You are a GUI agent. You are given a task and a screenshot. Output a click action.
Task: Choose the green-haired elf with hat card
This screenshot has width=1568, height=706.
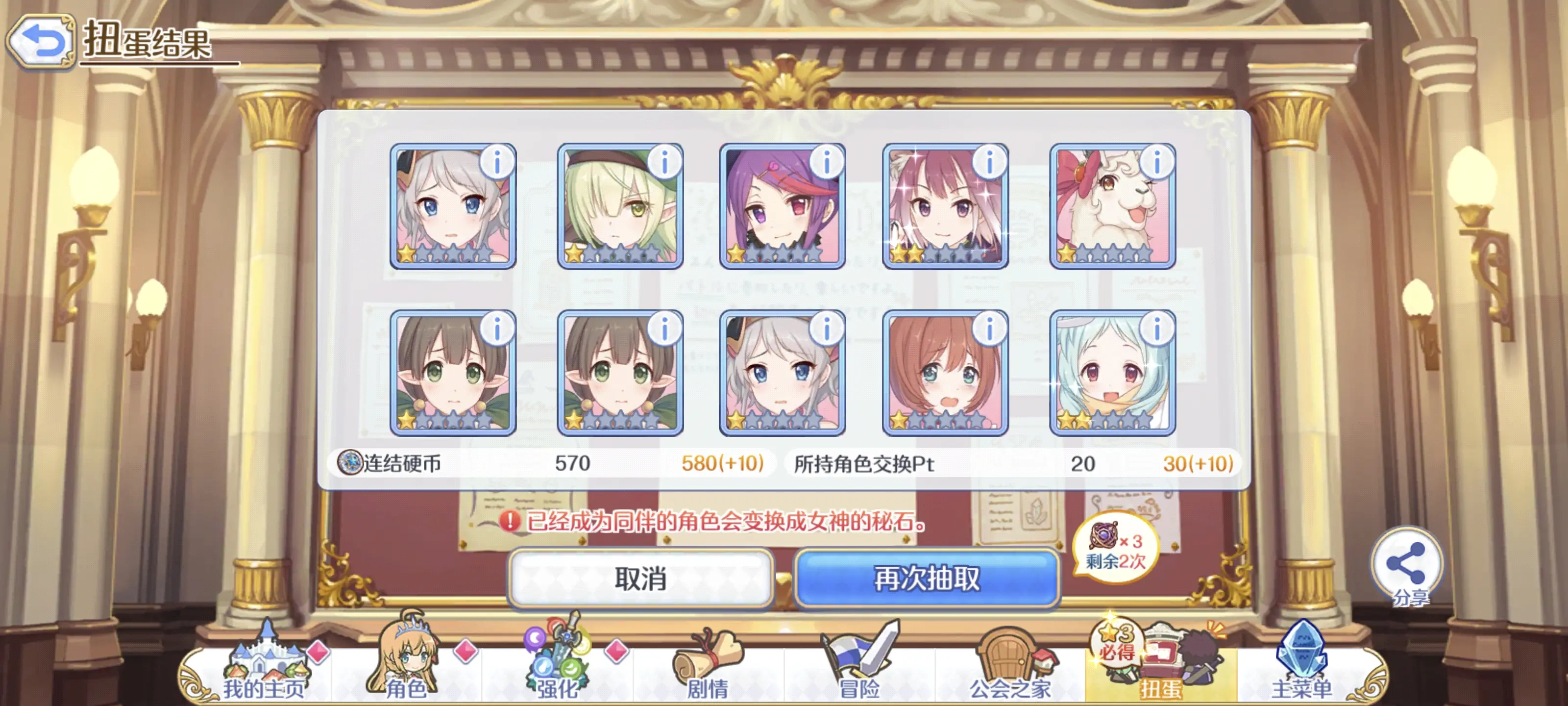coord(620,207)
